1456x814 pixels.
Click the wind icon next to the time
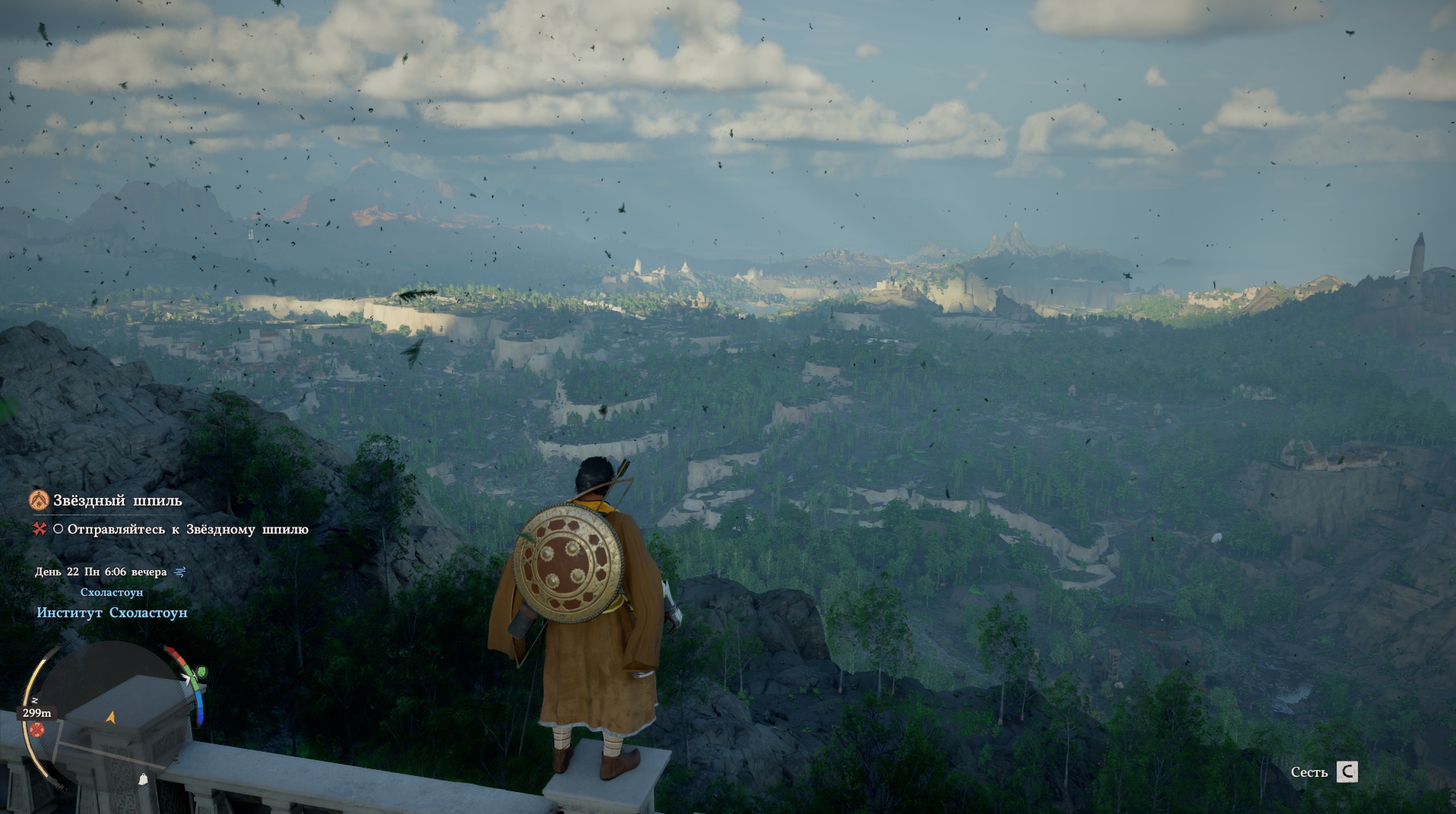180,572
